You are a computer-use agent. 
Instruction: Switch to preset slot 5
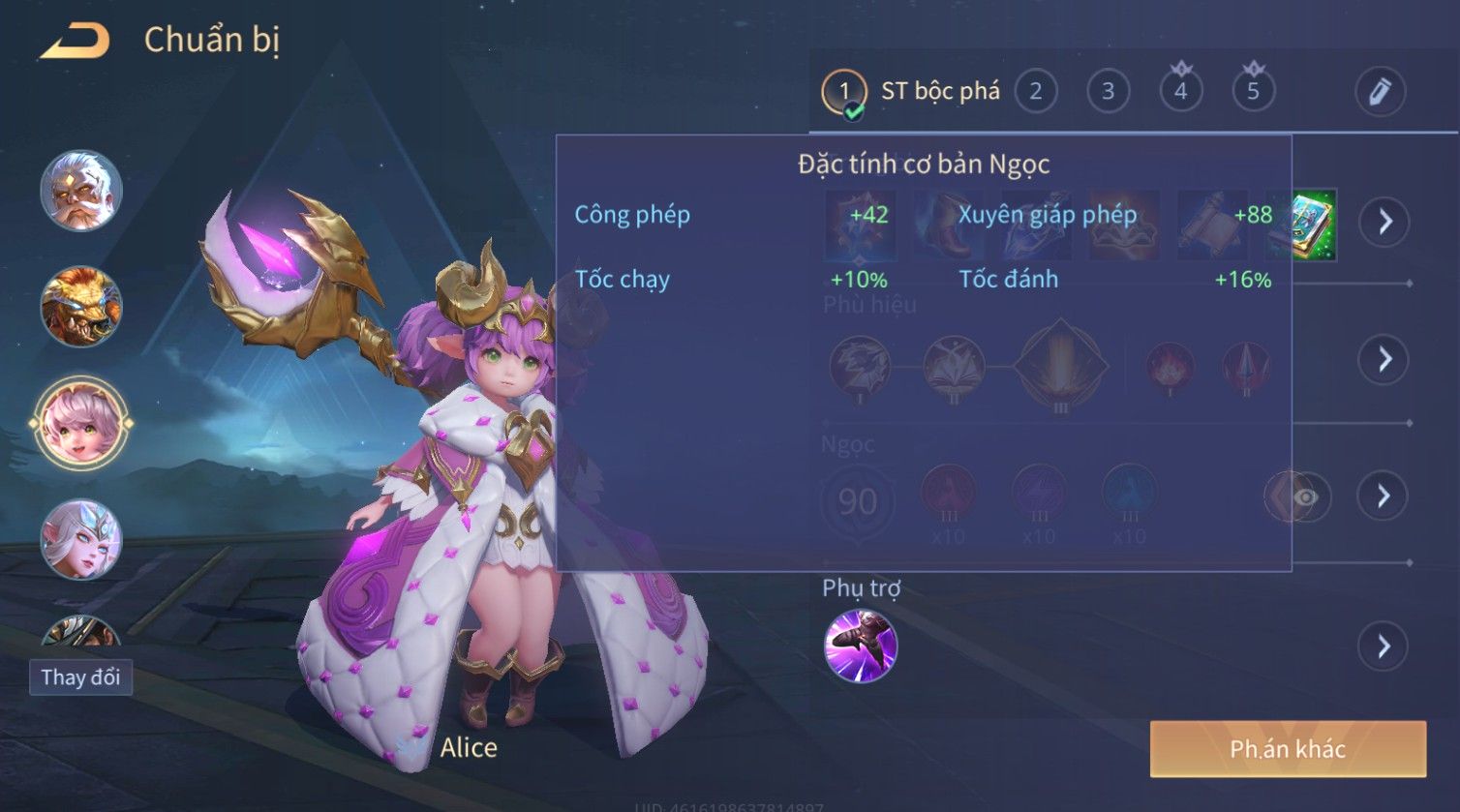coord(1253,92)
